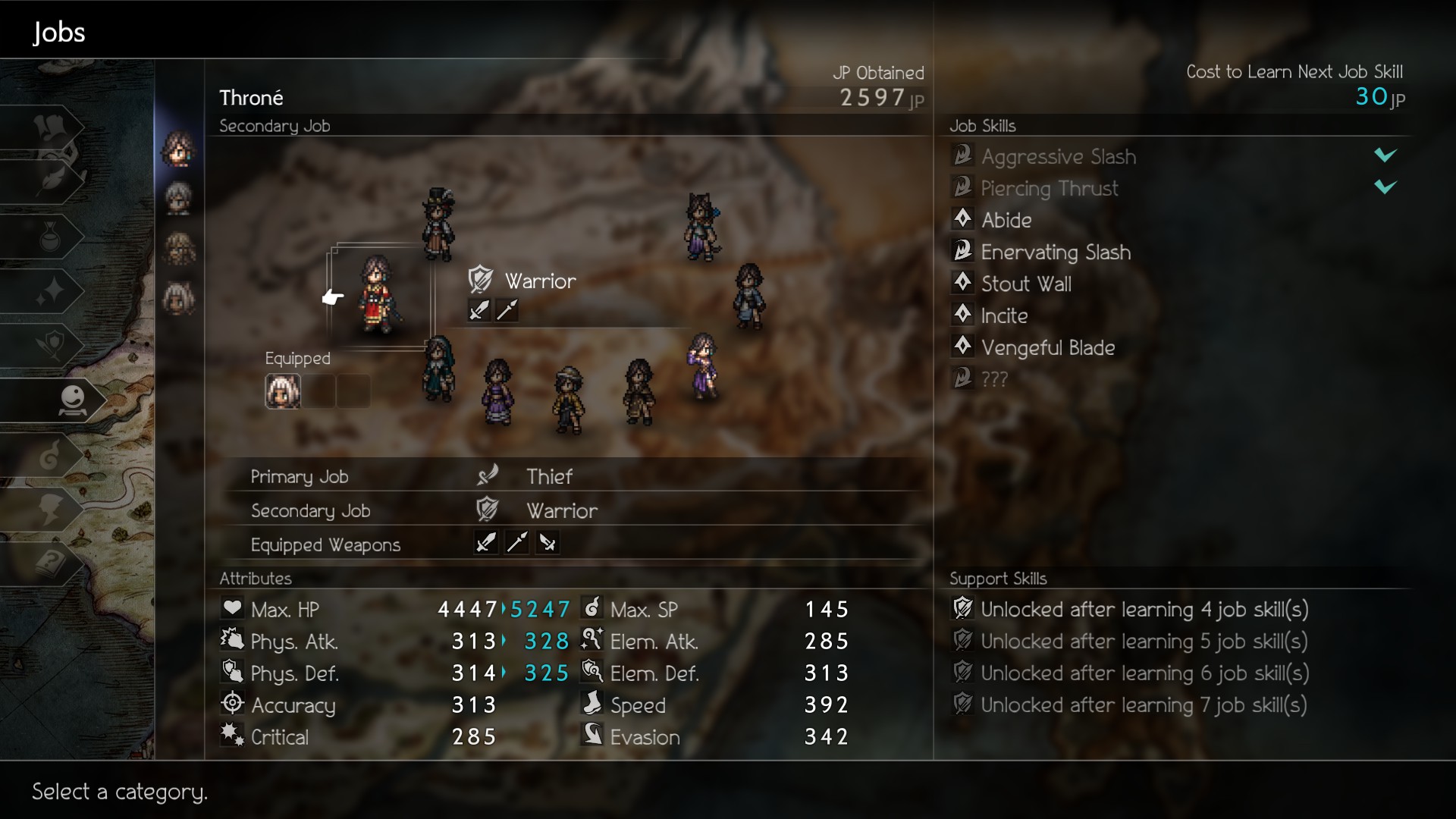1456x819 pixels.
Task: Open the flask-shaped items category icon
Action: (x=52, y=237)
